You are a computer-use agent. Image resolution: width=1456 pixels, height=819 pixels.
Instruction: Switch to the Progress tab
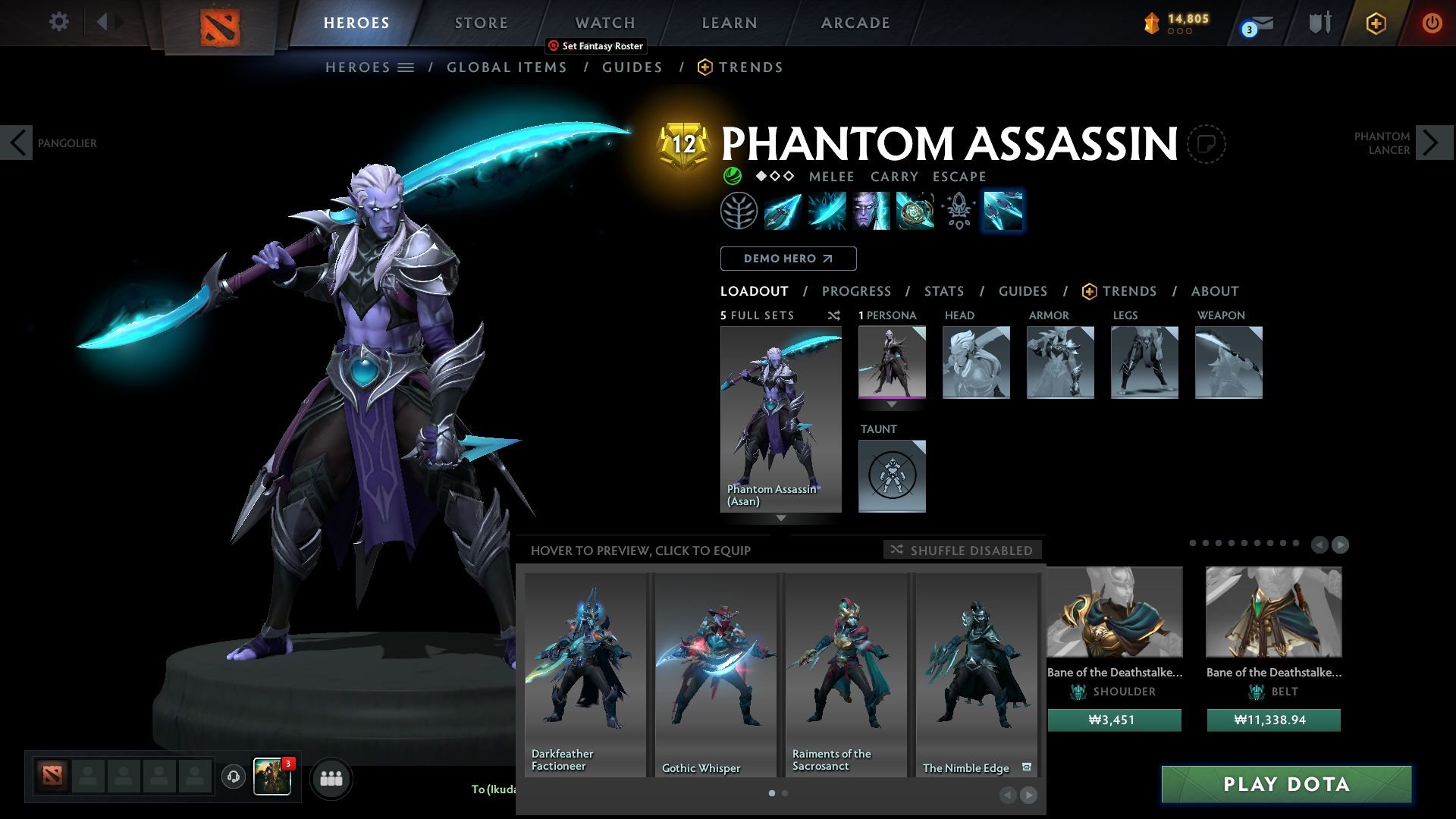coord(856,291)
